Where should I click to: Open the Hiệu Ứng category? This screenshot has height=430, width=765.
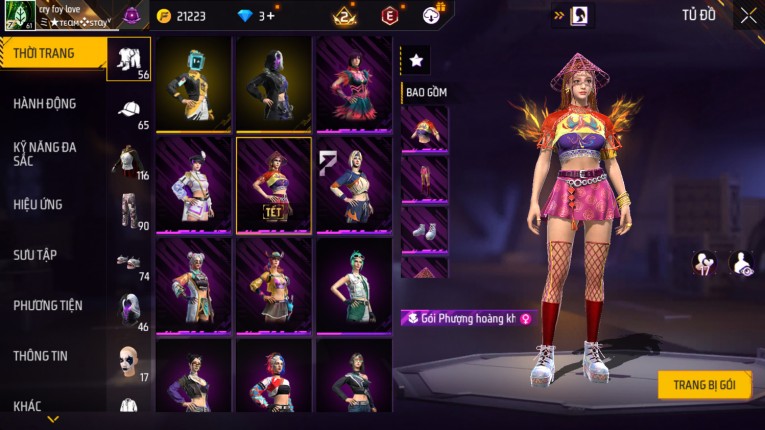pyautogui.click(x=38, y=205)
